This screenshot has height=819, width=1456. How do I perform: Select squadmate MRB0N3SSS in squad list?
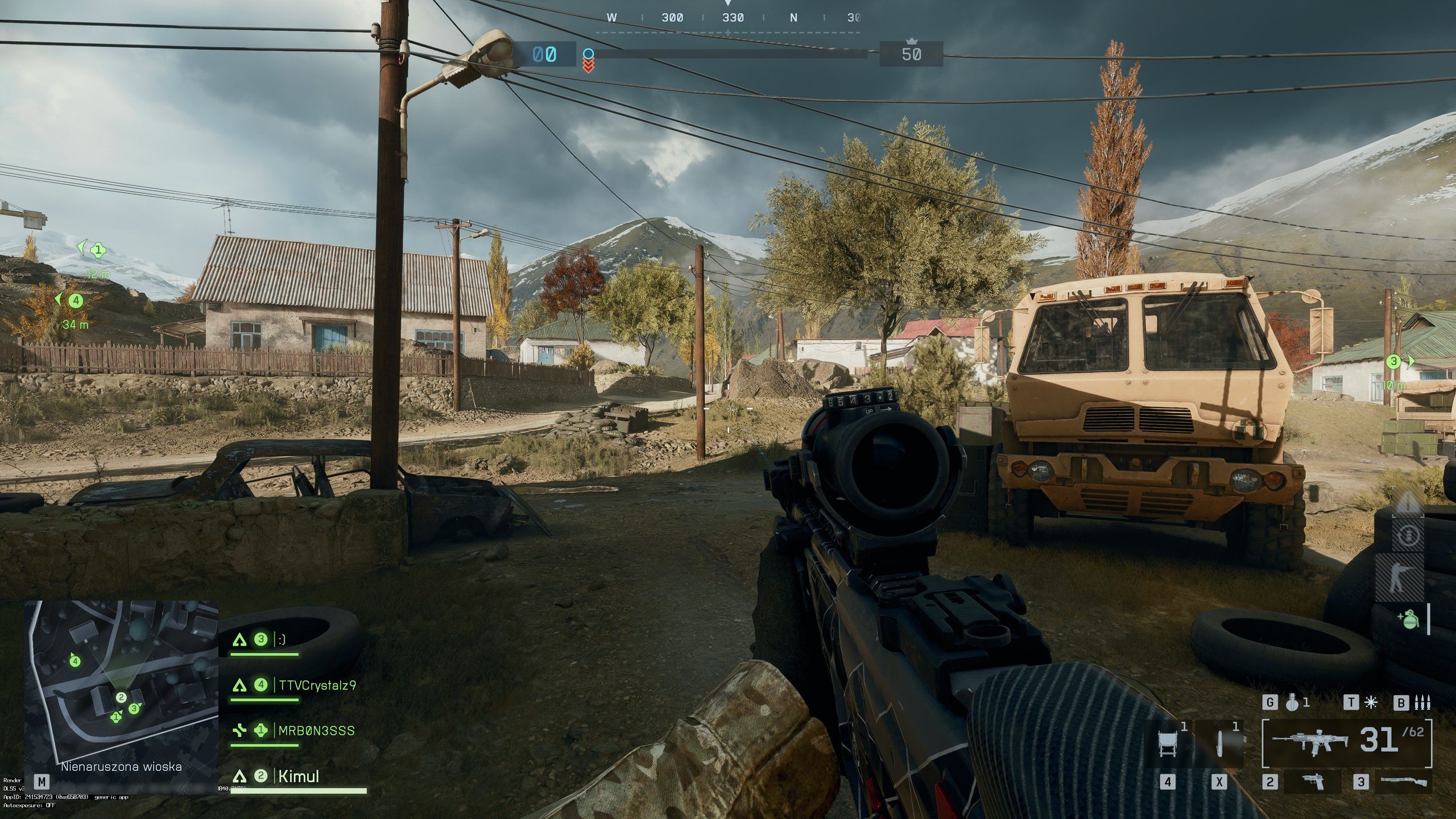(x=316, y=731)
